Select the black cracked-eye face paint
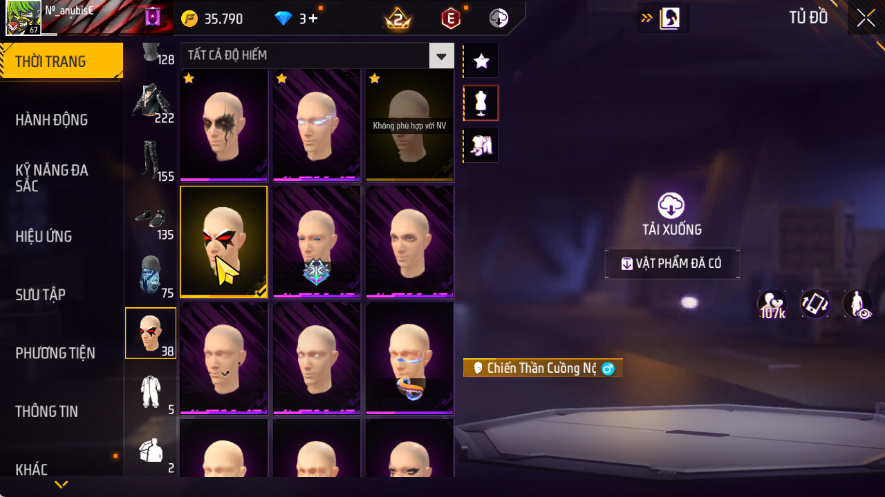The width and height of the screenshot is (885, 497). pyautogui.click(x=223, y=124)
